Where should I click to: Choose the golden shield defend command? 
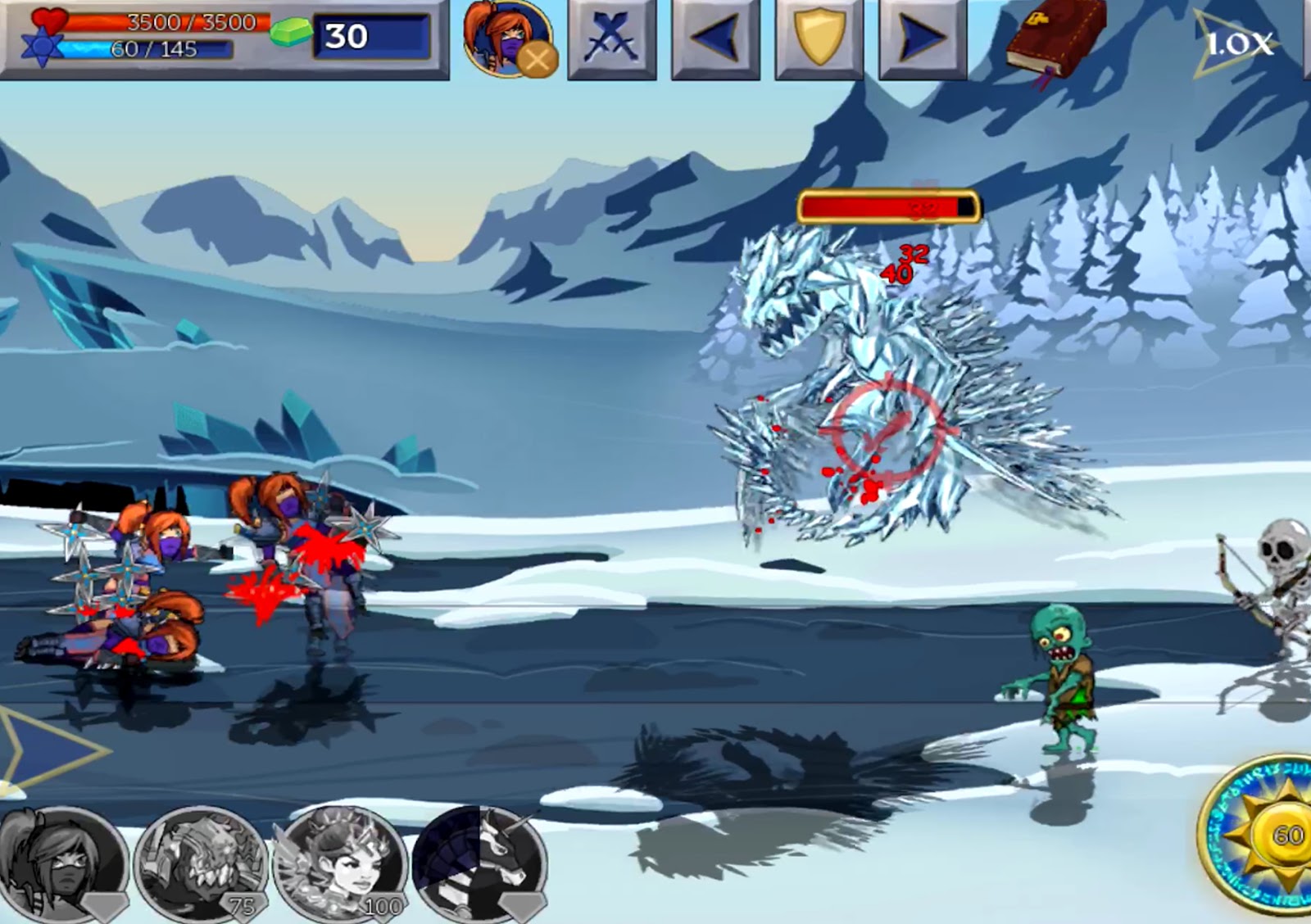pos(819,38)
